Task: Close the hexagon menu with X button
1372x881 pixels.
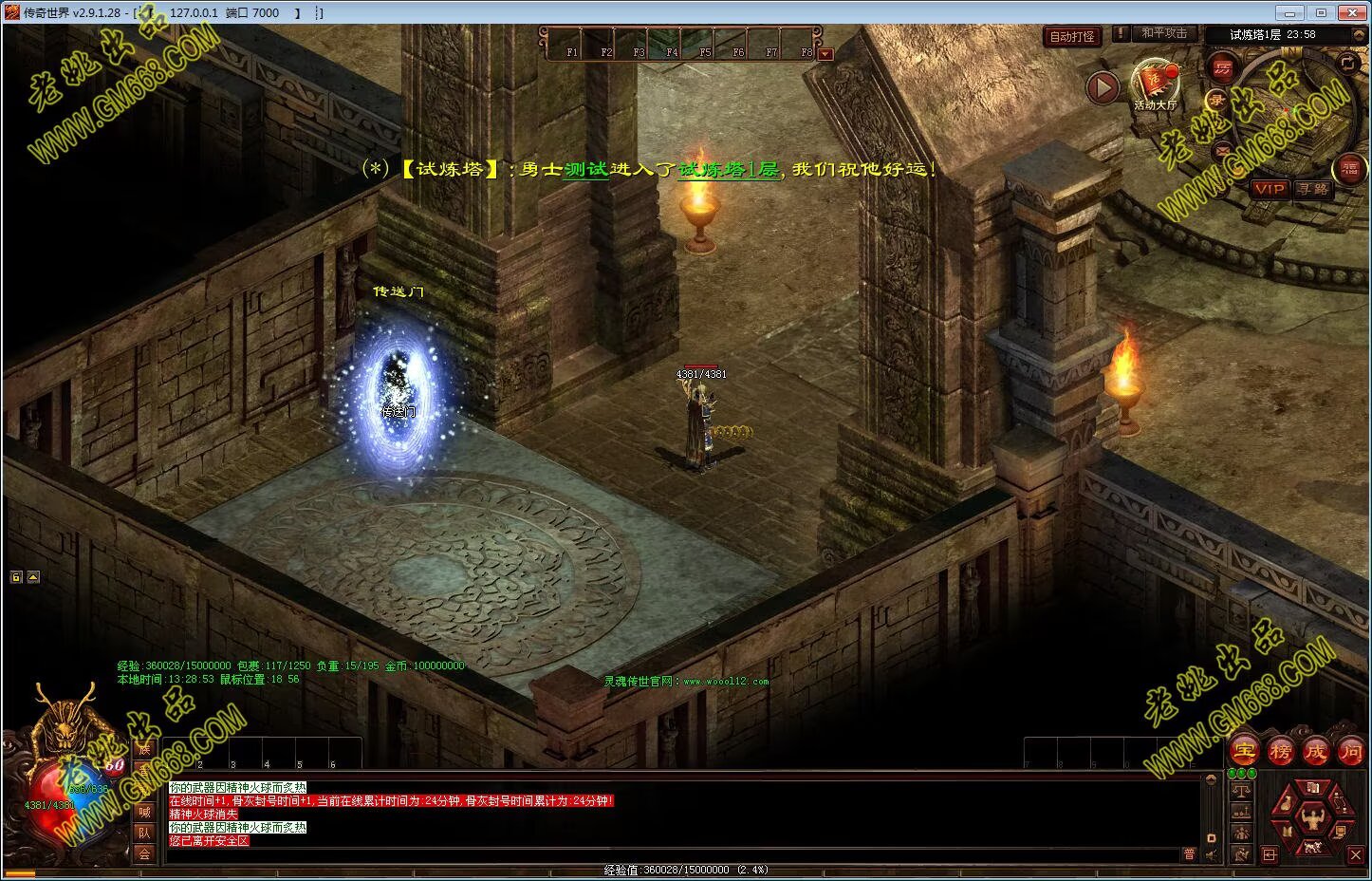Action: click(x=1355, y=855)
